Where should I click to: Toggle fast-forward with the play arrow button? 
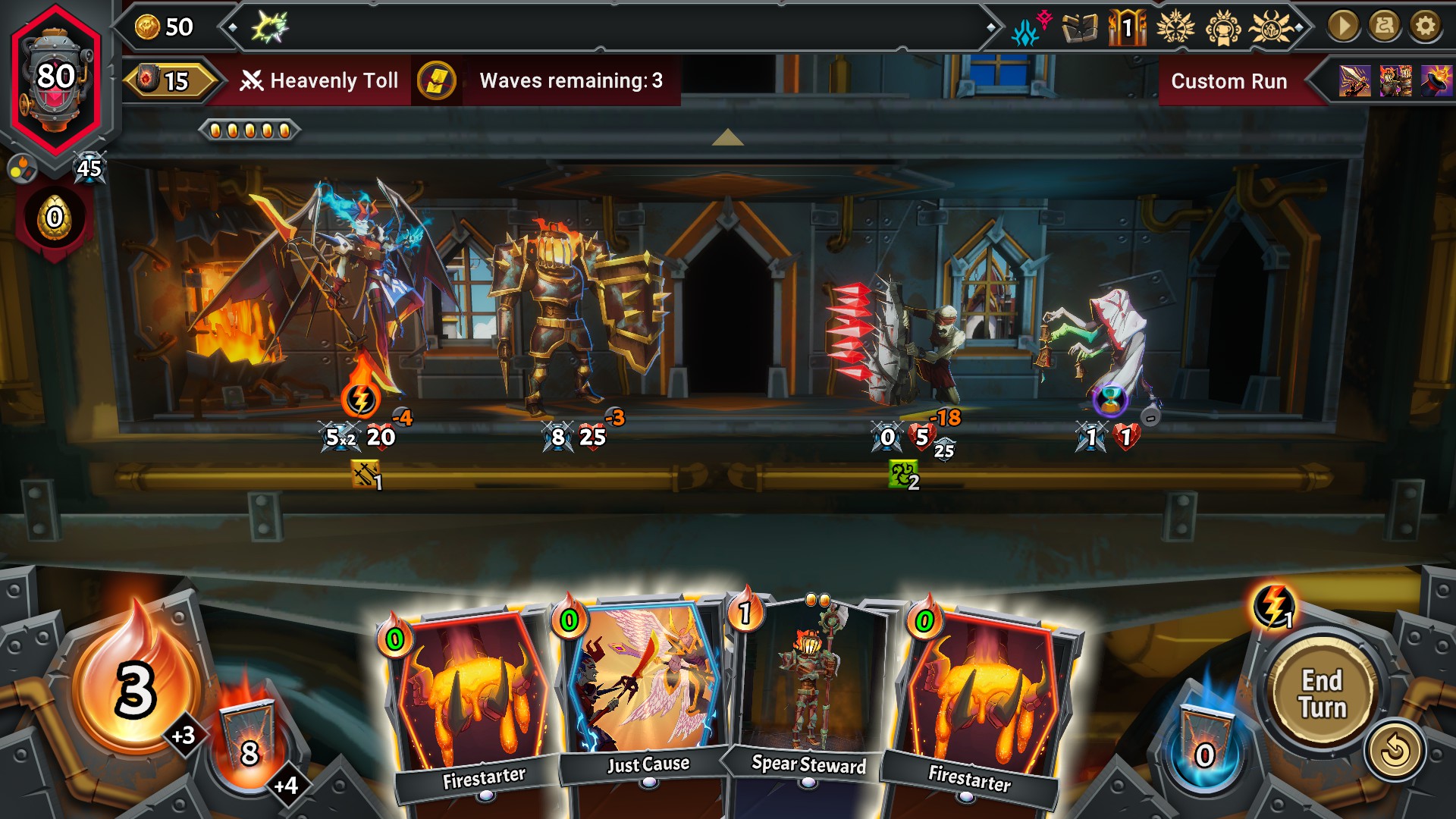pyautogui.click(x=1343, y=27)
